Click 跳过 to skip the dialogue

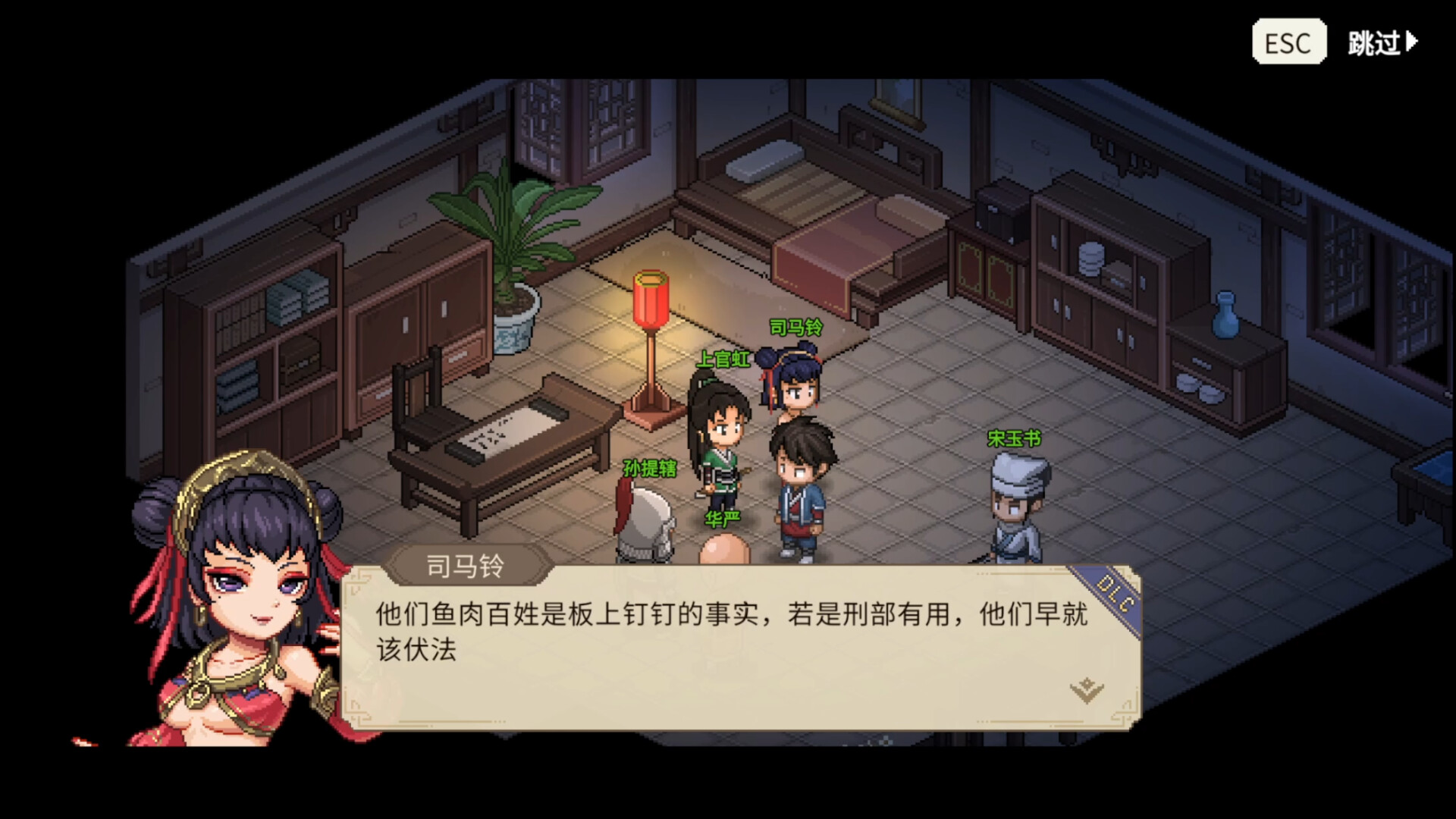point(1375,43)
